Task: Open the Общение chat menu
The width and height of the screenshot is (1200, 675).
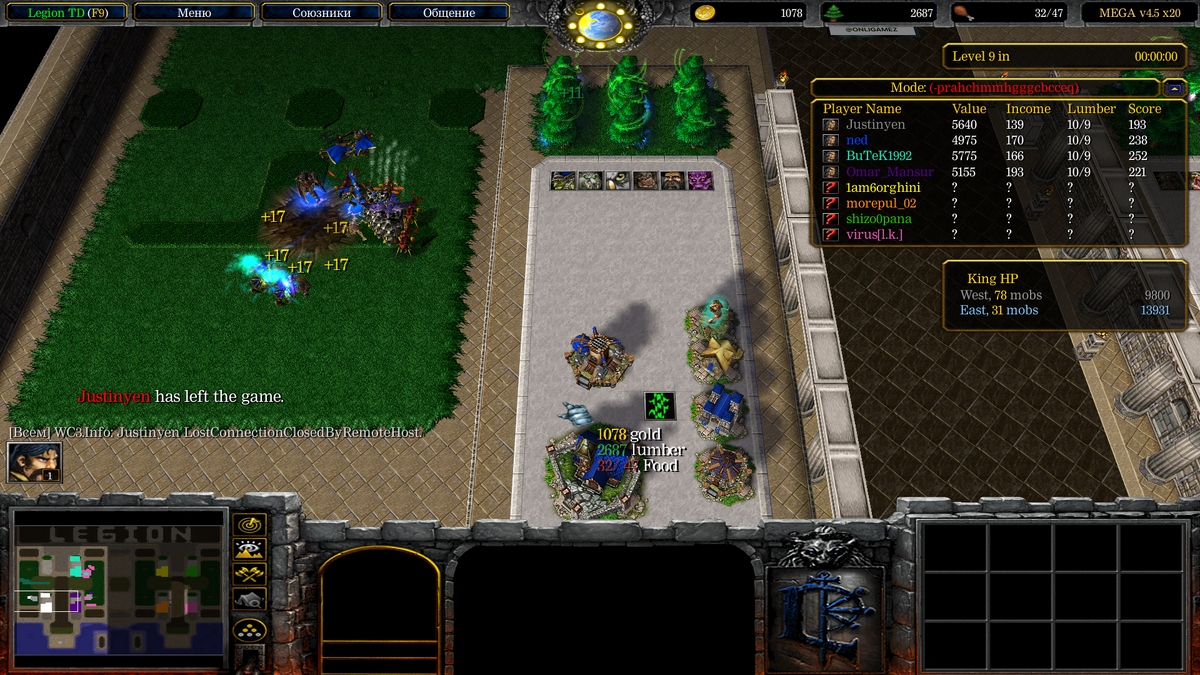Action: coord(448,13)
